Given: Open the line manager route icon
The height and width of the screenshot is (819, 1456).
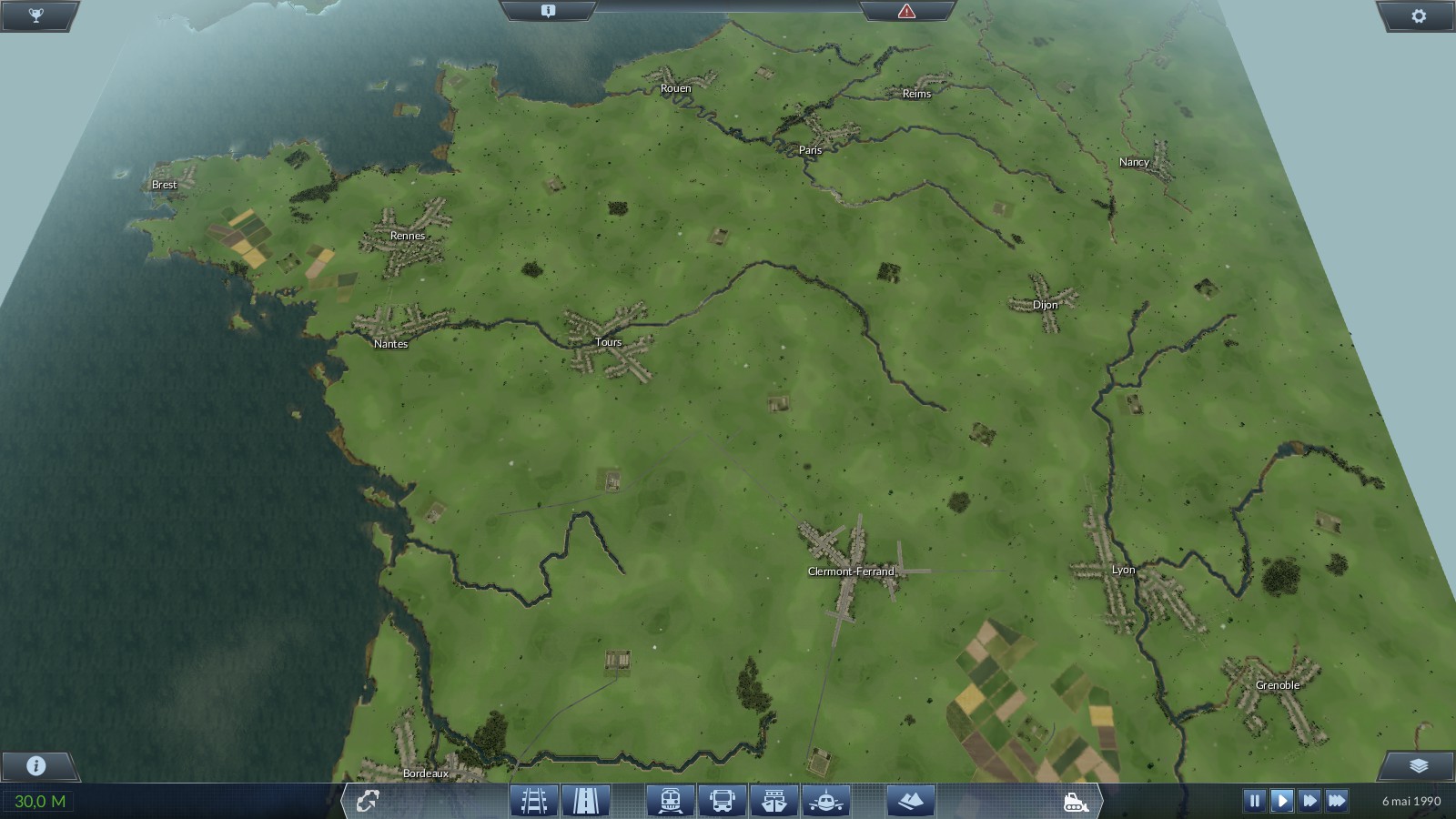Looking at the screenshot, I should (368, 801).
